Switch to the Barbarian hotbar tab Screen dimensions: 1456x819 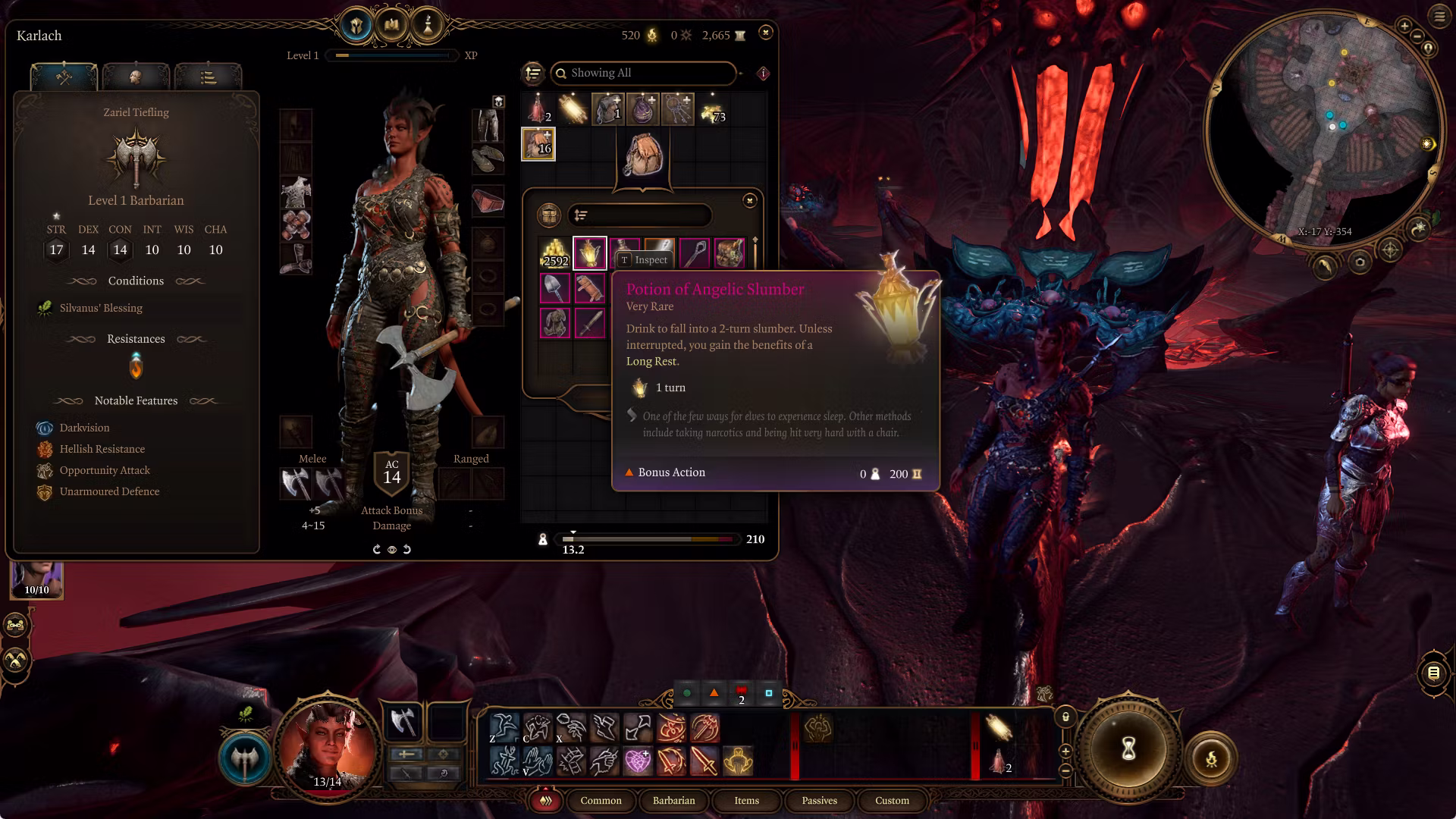point(673,801)
